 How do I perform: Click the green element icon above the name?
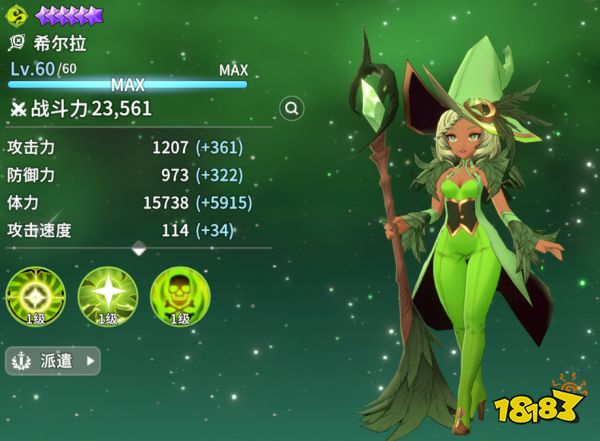tap(18, 15)
